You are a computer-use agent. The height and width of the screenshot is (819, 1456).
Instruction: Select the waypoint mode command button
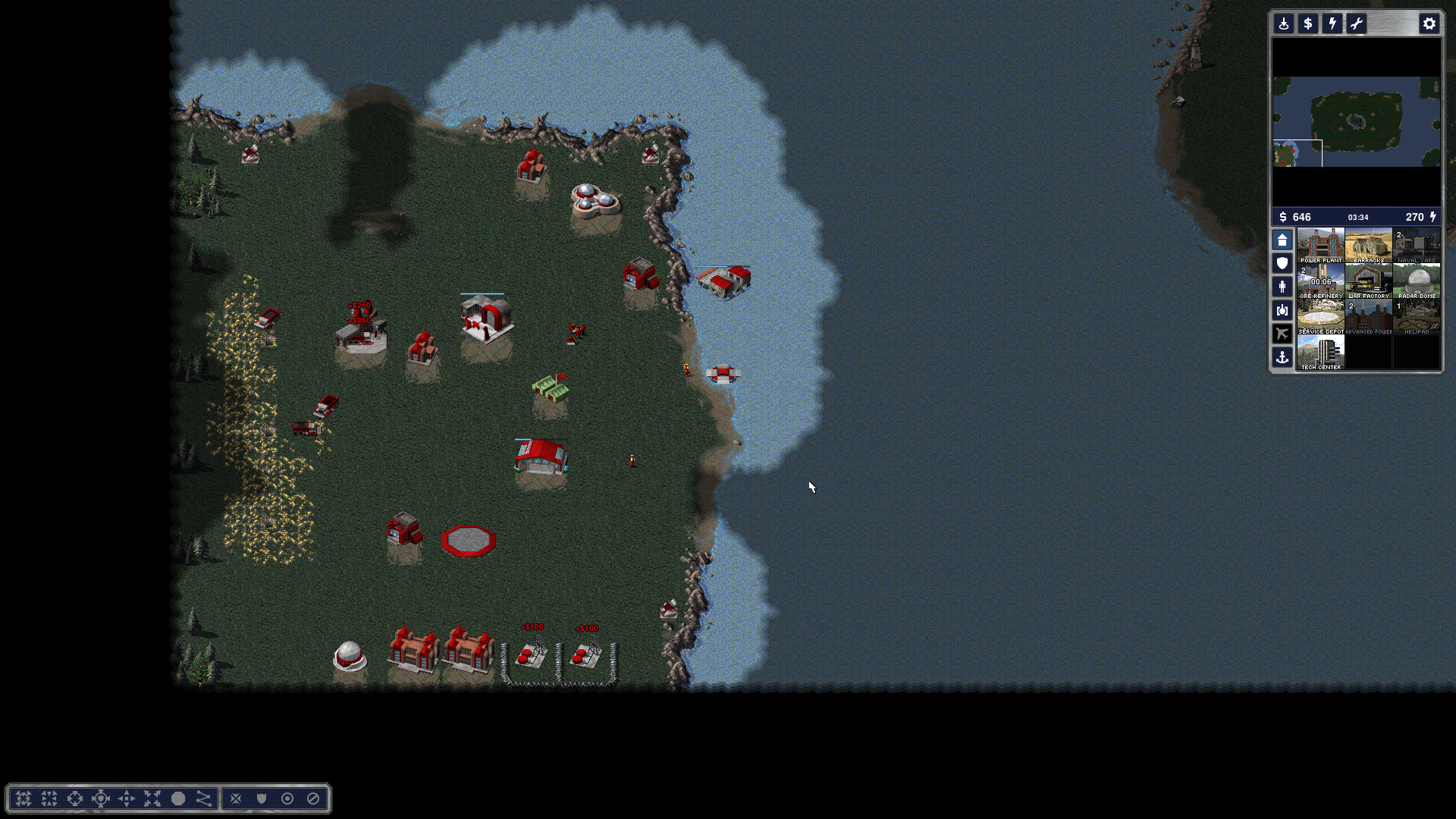coord(203,799)
